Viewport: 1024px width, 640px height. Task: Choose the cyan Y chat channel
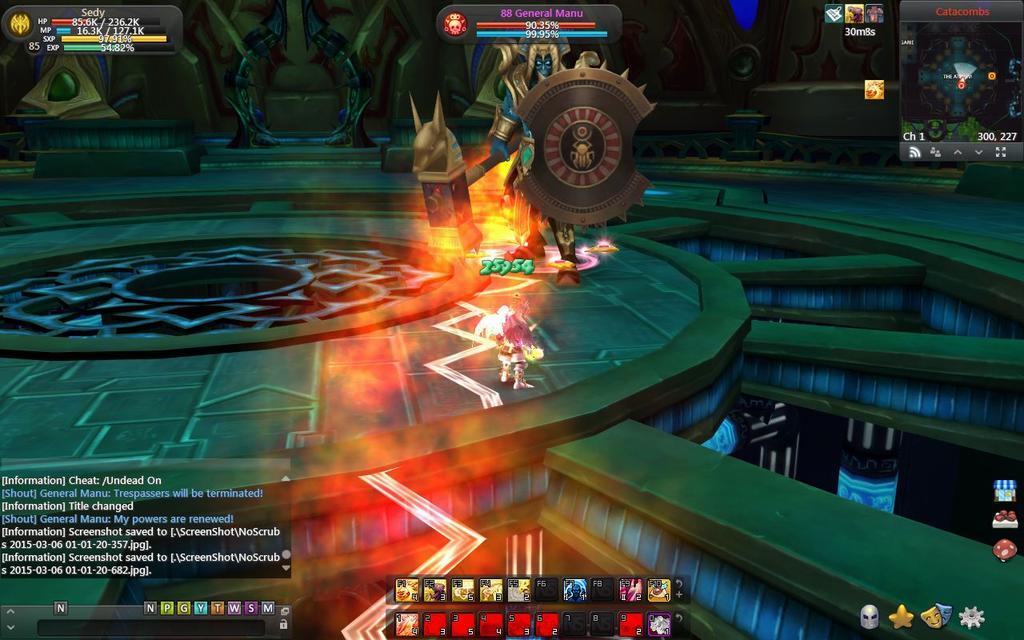[201, 608]
